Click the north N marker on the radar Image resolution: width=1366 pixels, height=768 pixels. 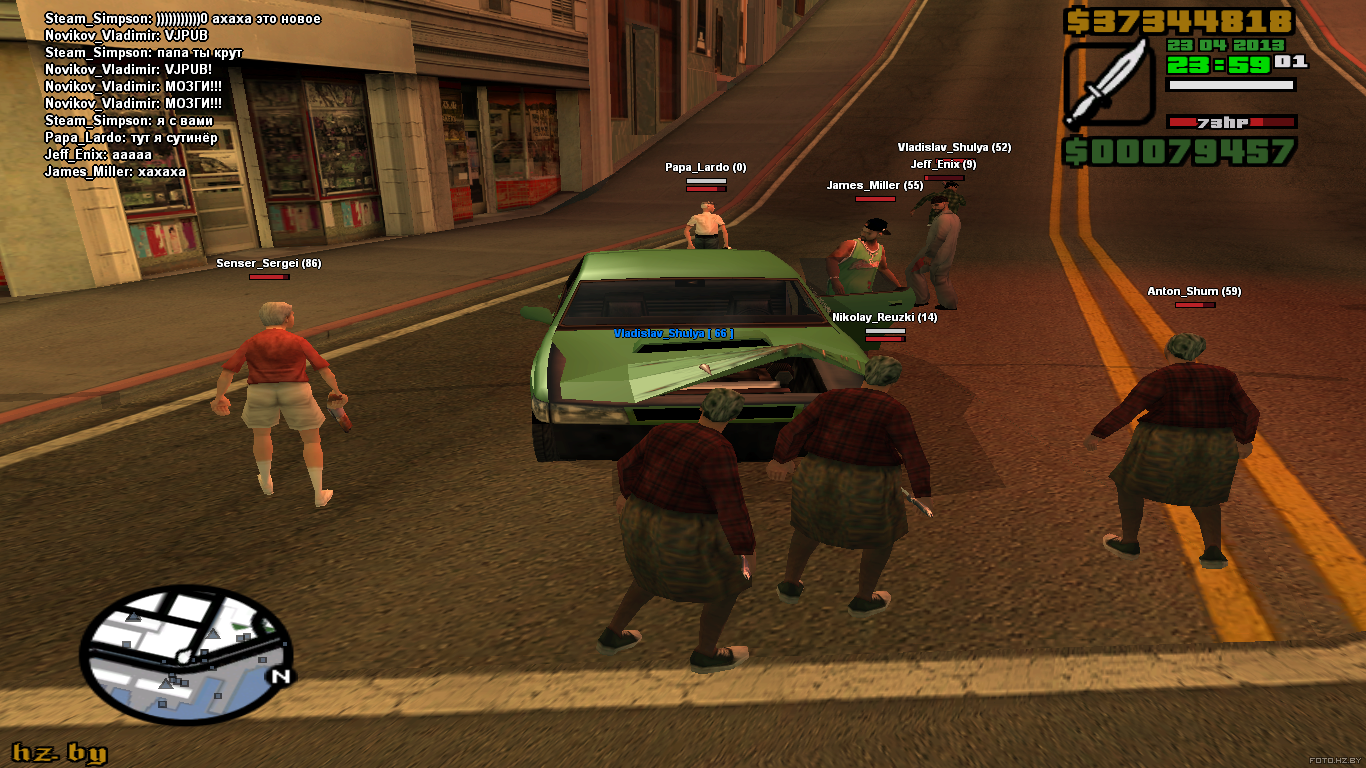click(x=279, y=677)
